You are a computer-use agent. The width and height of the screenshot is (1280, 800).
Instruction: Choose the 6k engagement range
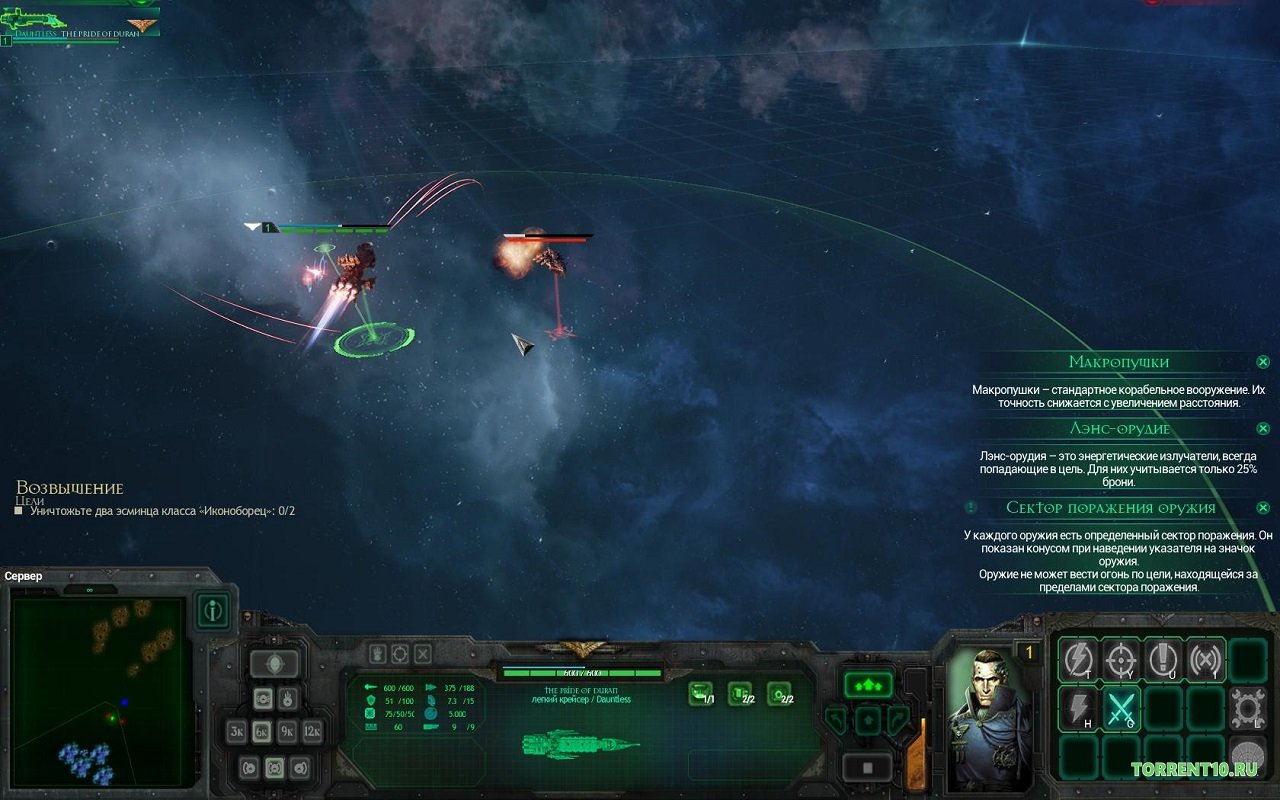click(262, 731)
